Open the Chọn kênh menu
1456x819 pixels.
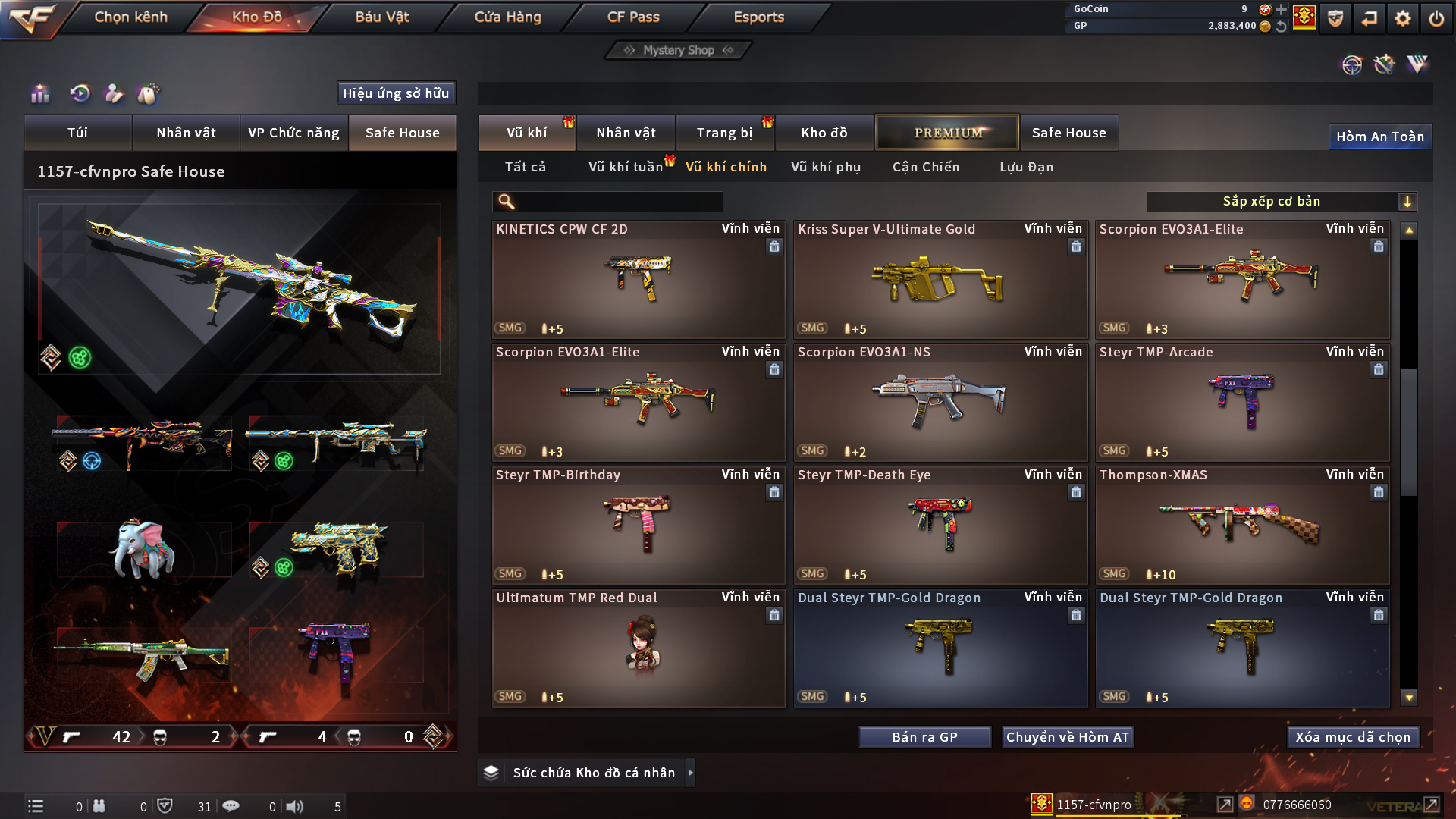pos(130,17)
